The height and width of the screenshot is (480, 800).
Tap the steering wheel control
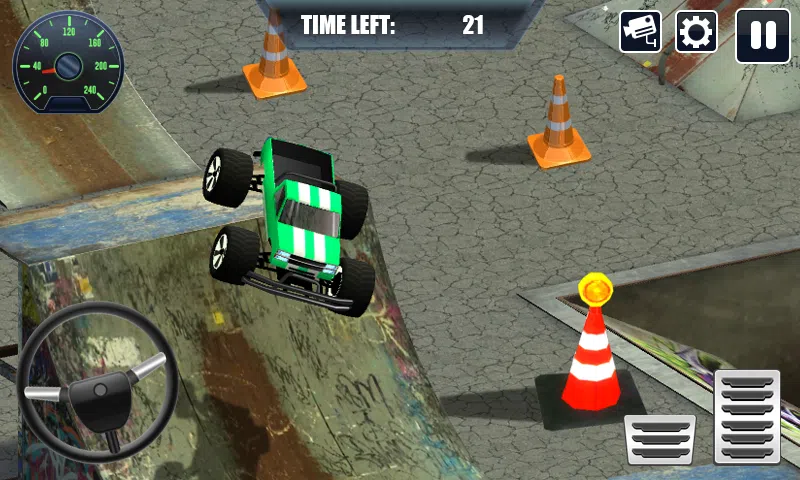(x=97, y=381)
